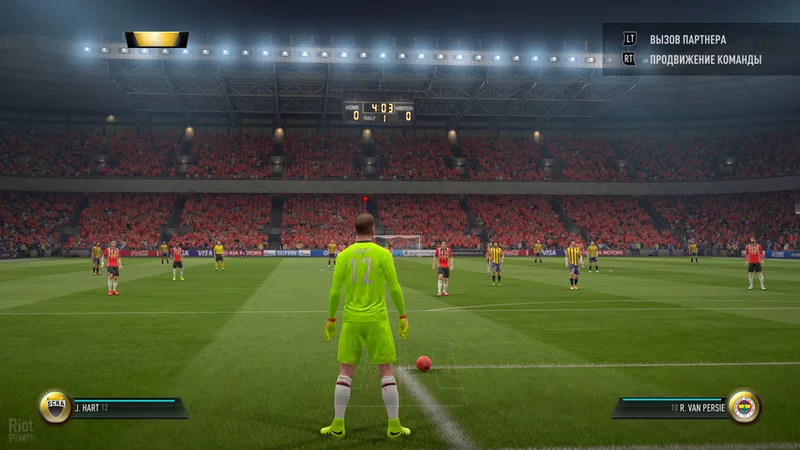The width and height of the screenshot is (800, 450).
Task: Select the J. Hart player name panel
Action: pyautogui.click(x=126, y=407)
